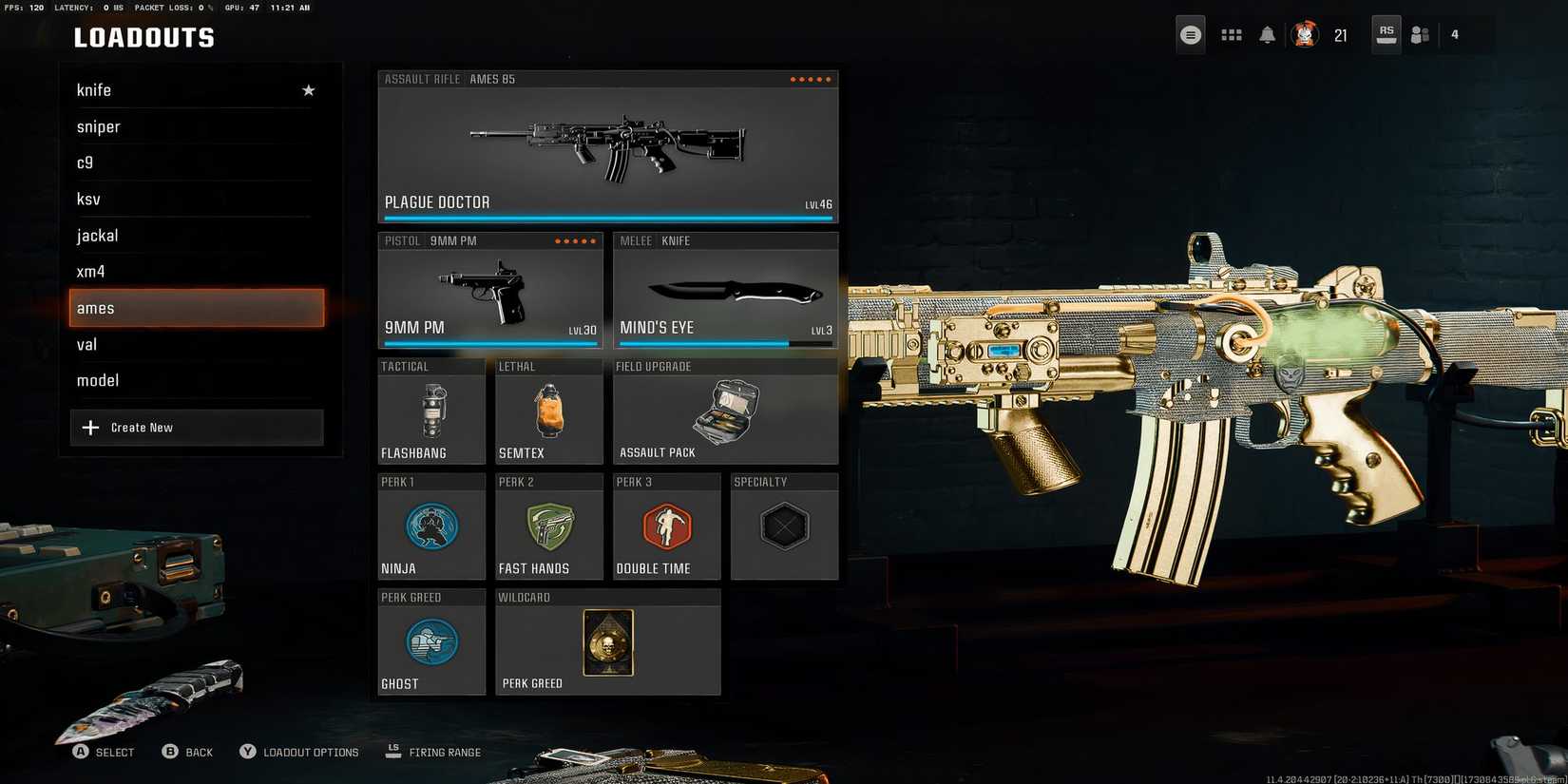
Task: Change the Semtex lethal slot
Action: (548, 411)
